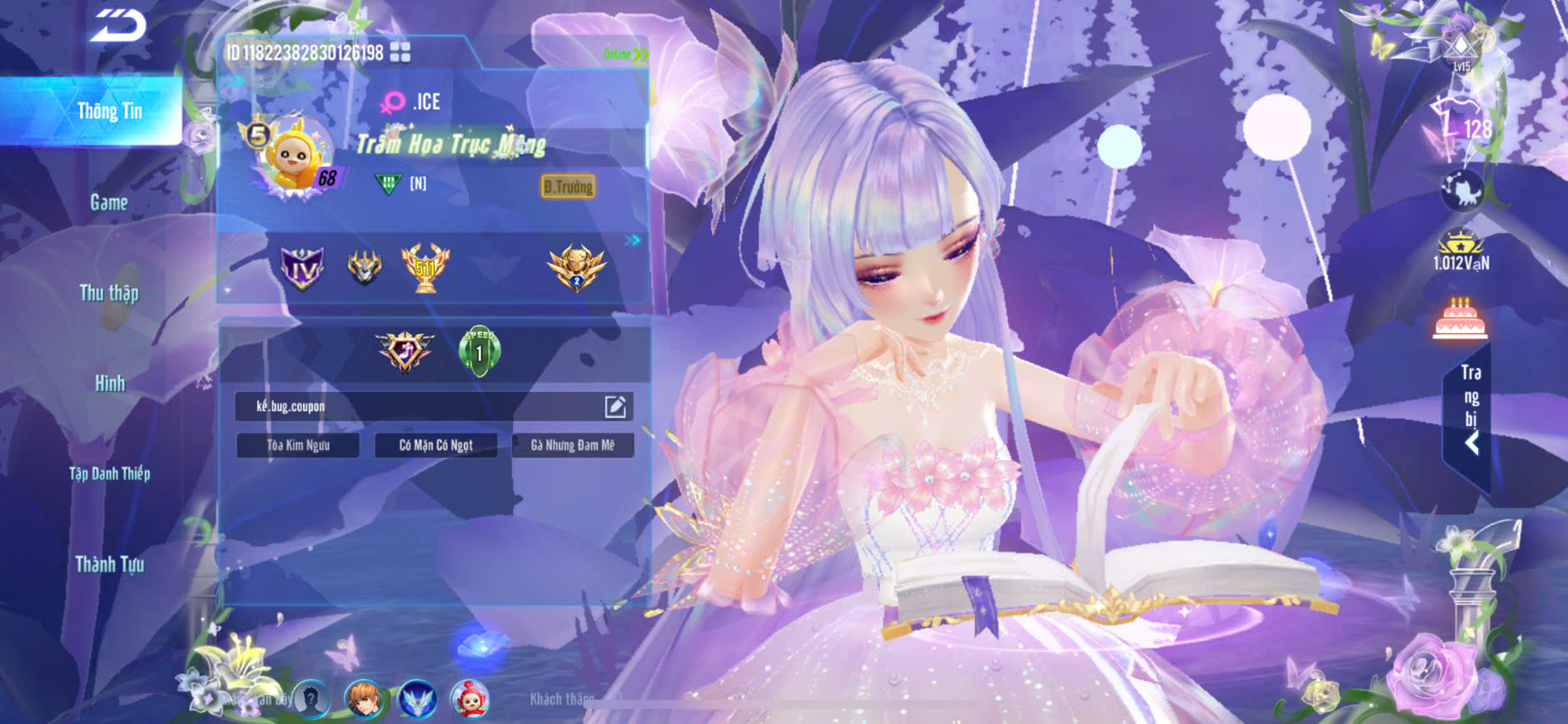Select the Gà Nhưng Đam Mê tag

[x=573, y=445]
